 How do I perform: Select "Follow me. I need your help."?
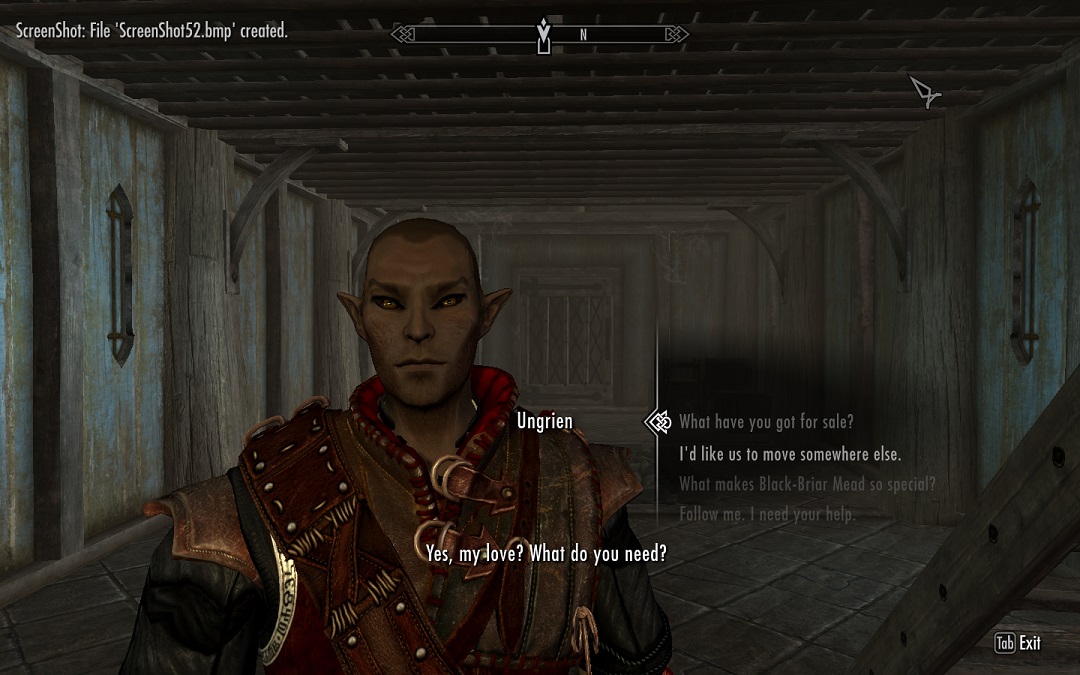(x=767, y=514)
